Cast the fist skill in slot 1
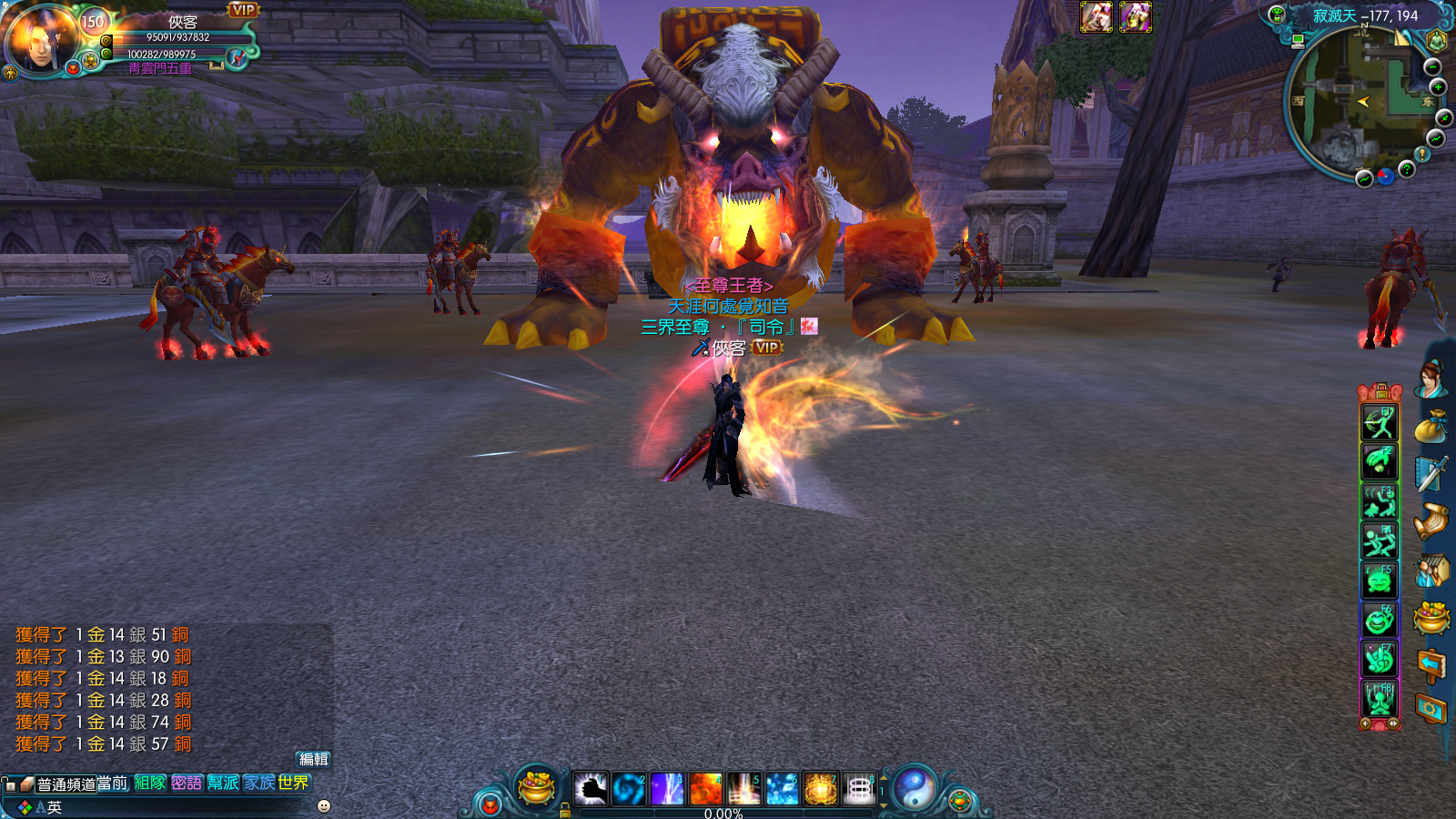 pyautogui.click(x=591, y=789)
